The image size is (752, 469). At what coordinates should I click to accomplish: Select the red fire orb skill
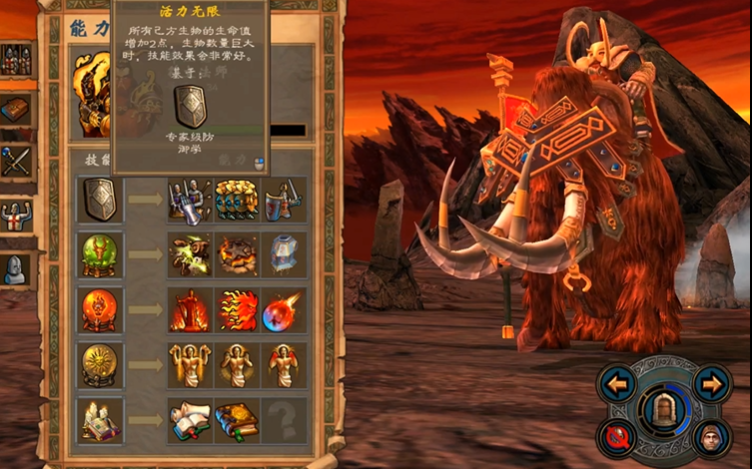[100, 311]
